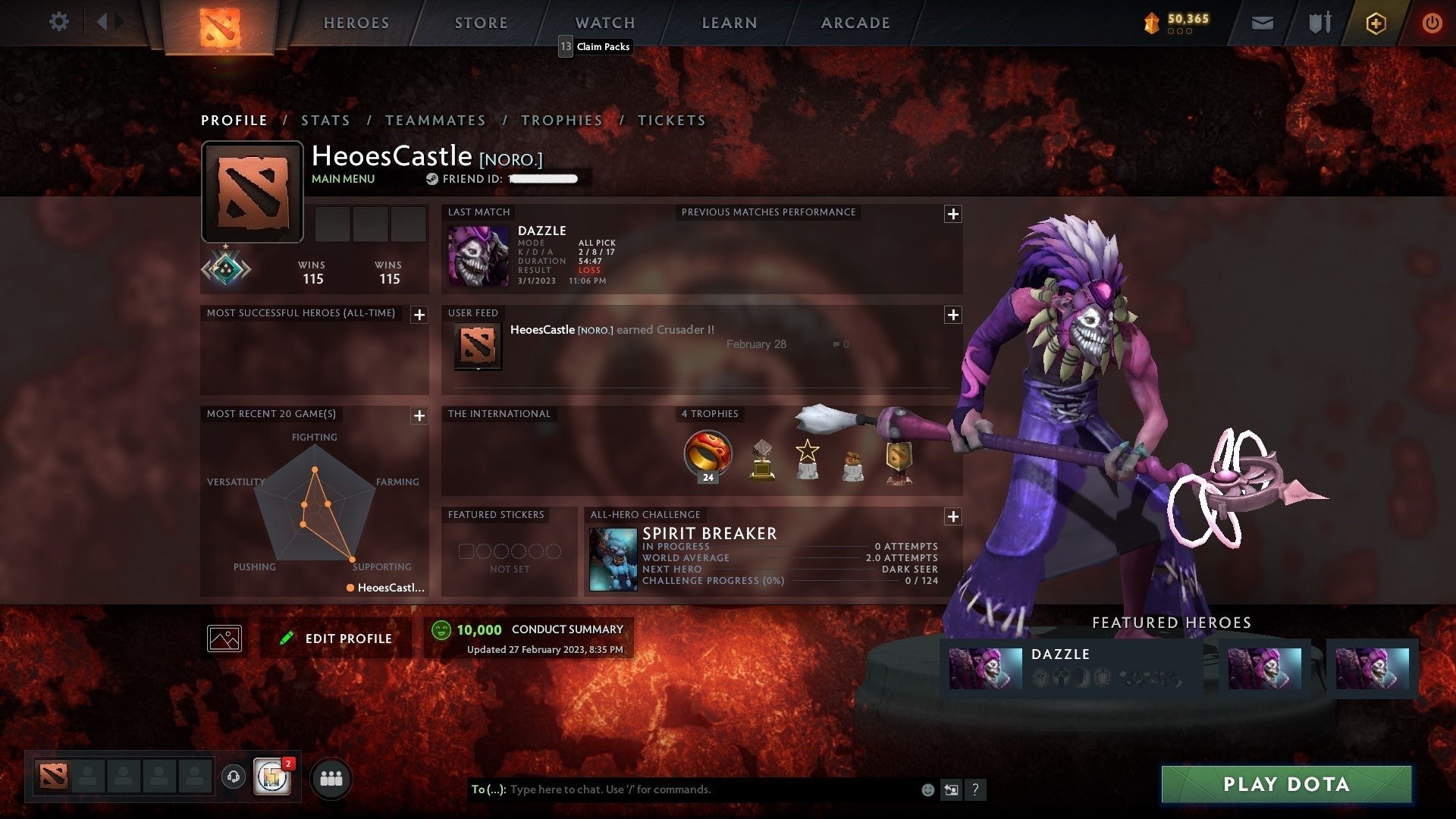Screen dimensions: 1456x819
Task: Expand Previous Matches Performance panel
Action: [954, 214]
